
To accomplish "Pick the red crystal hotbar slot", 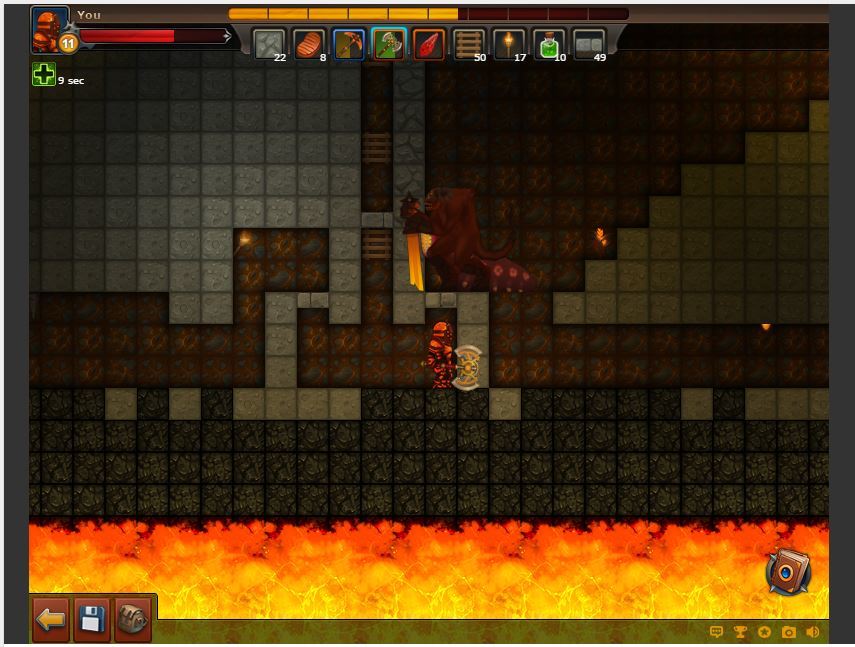I will point(429,44).
